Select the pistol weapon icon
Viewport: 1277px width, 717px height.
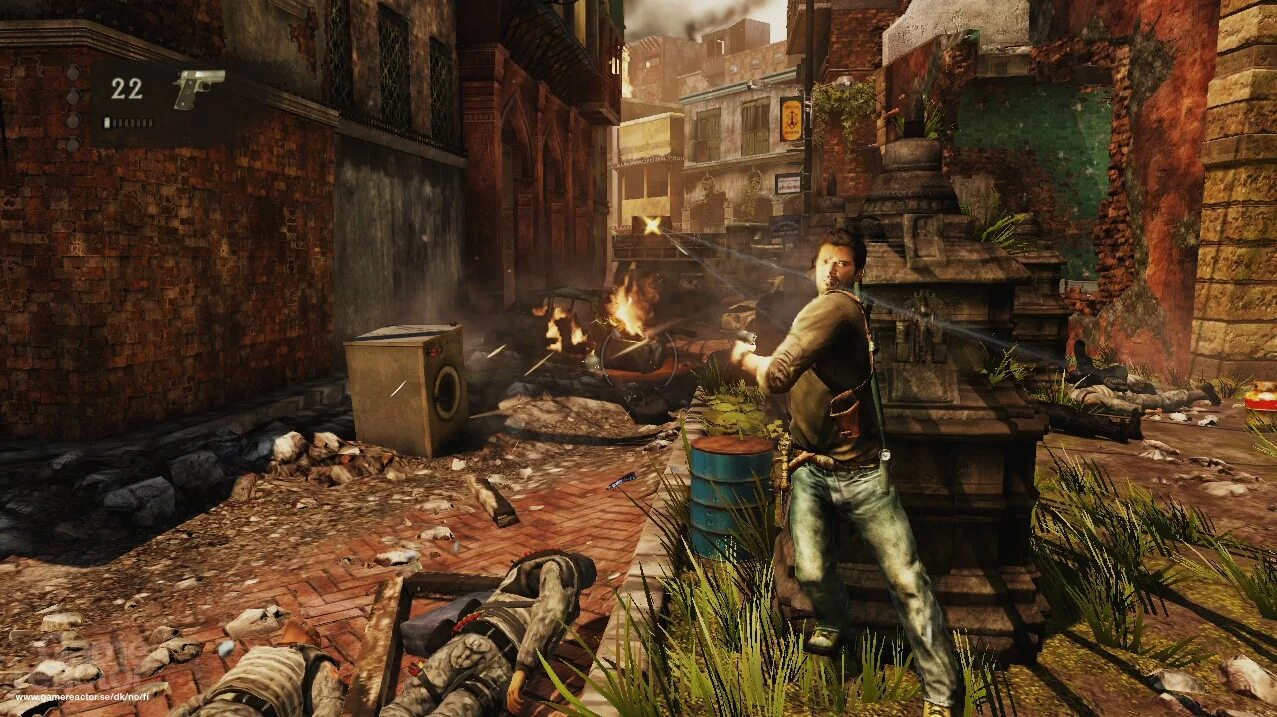198,88
